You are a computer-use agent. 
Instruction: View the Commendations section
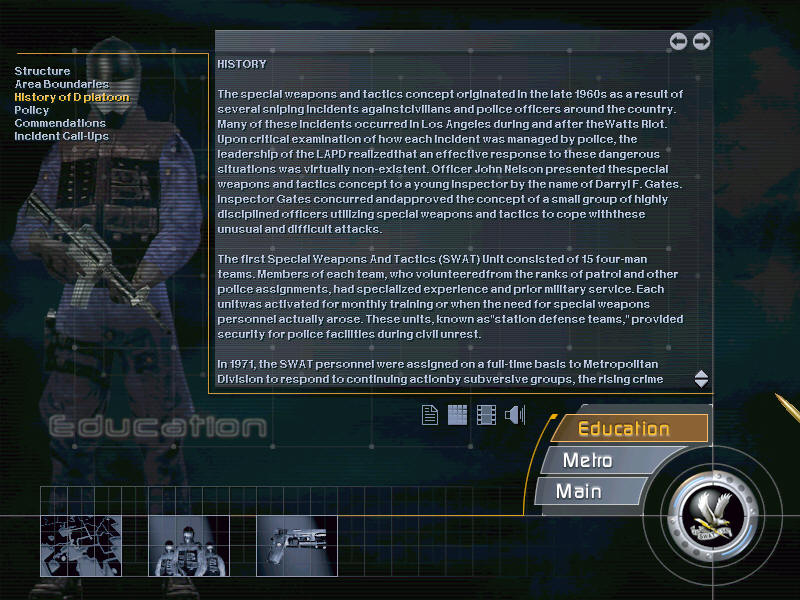tap(60, 123)
